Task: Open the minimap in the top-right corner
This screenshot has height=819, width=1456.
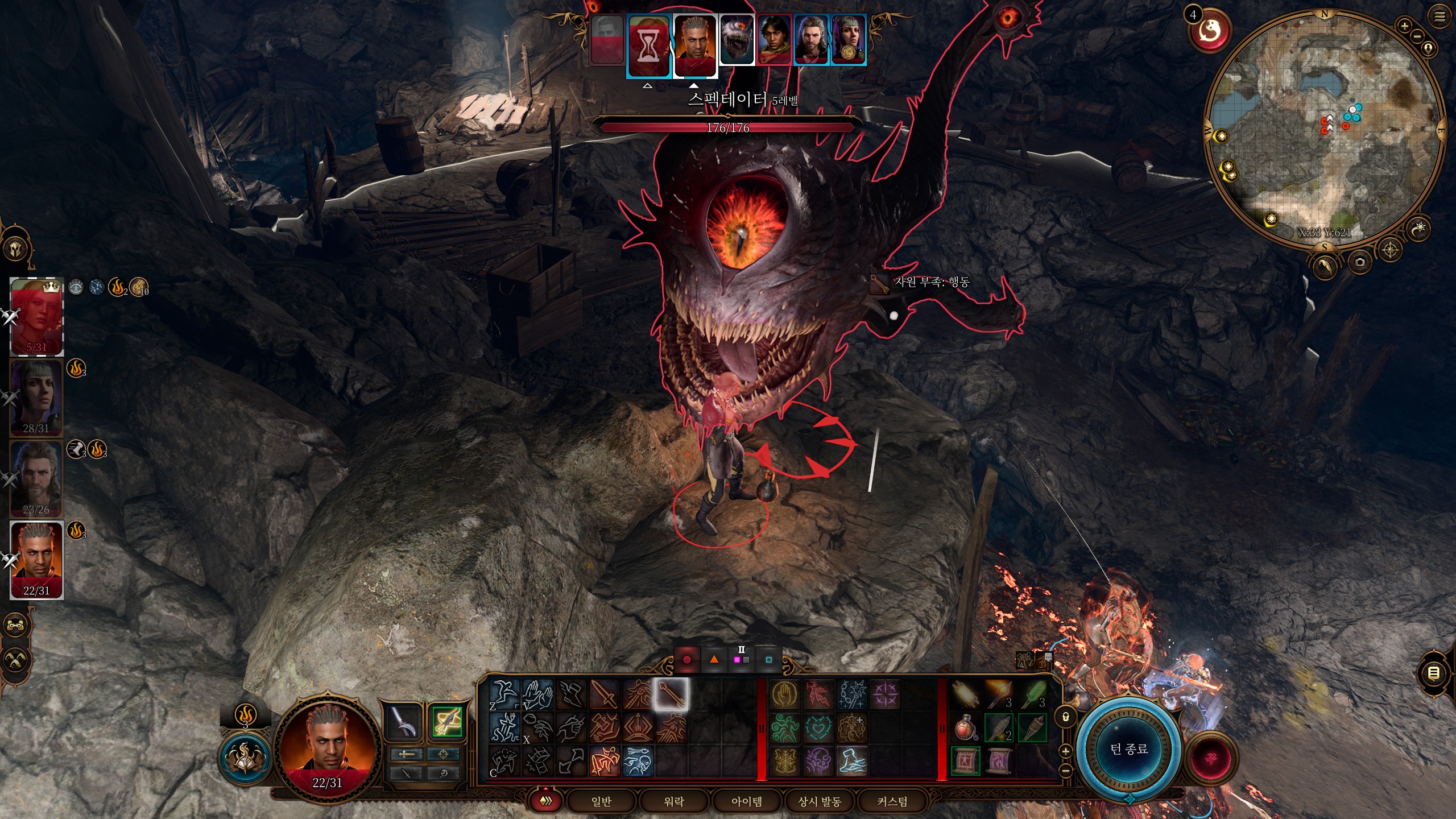Action: coord(1324,131)
